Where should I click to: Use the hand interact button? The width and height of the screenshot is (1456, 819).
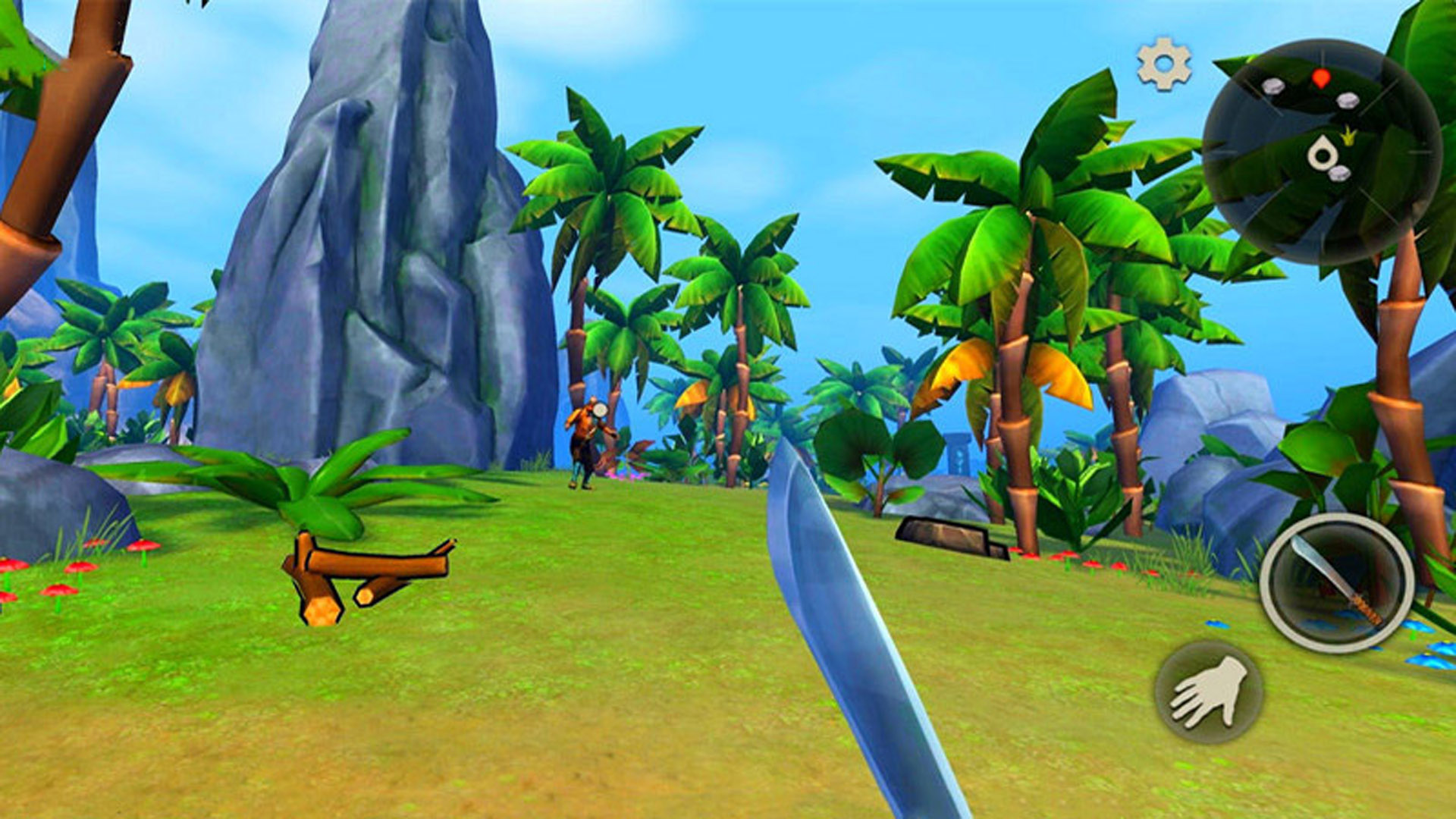click(1209, 691)
